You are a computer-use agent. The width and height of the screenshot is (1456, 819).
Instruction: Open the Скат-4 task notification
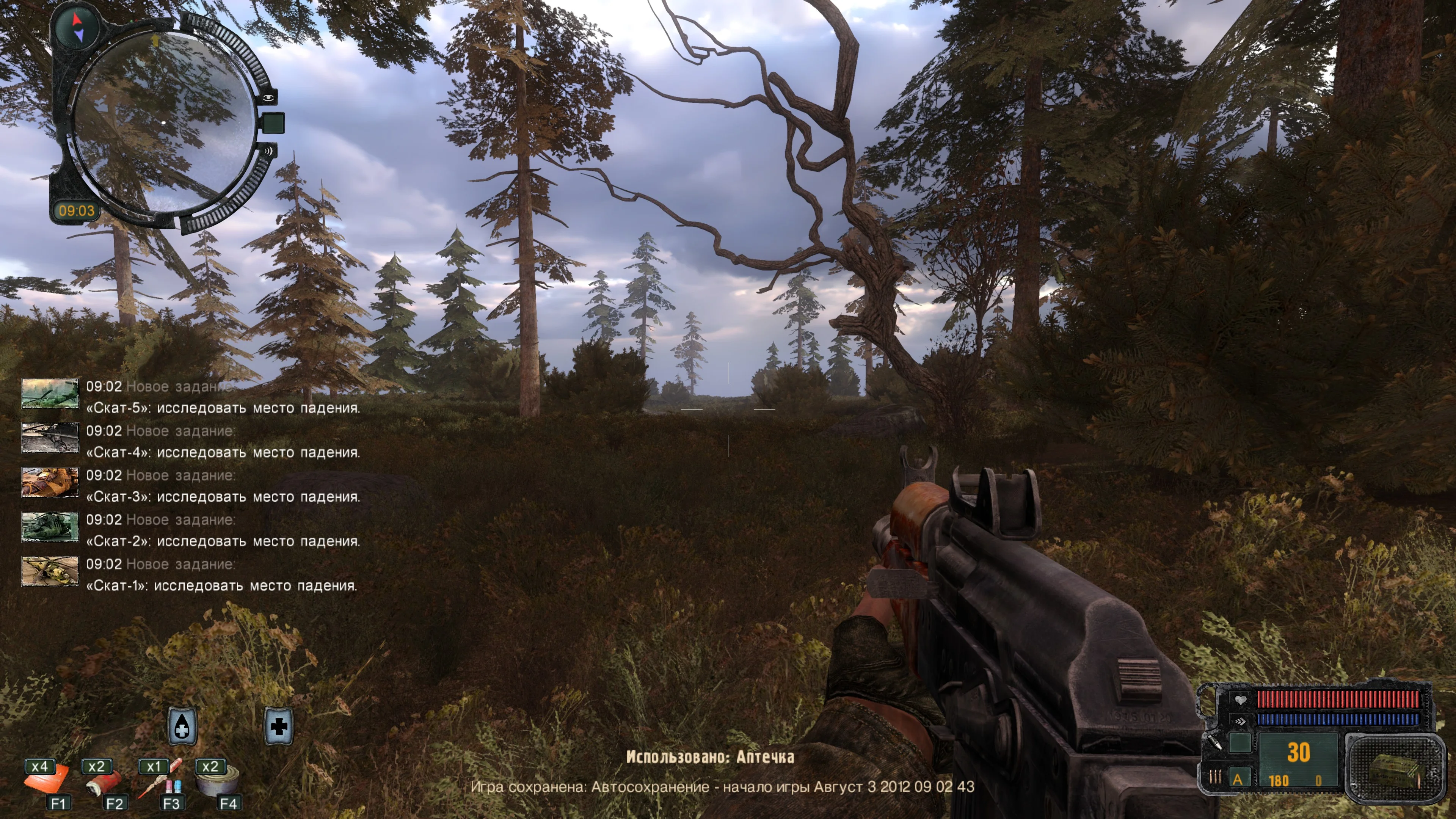point(223,441)
